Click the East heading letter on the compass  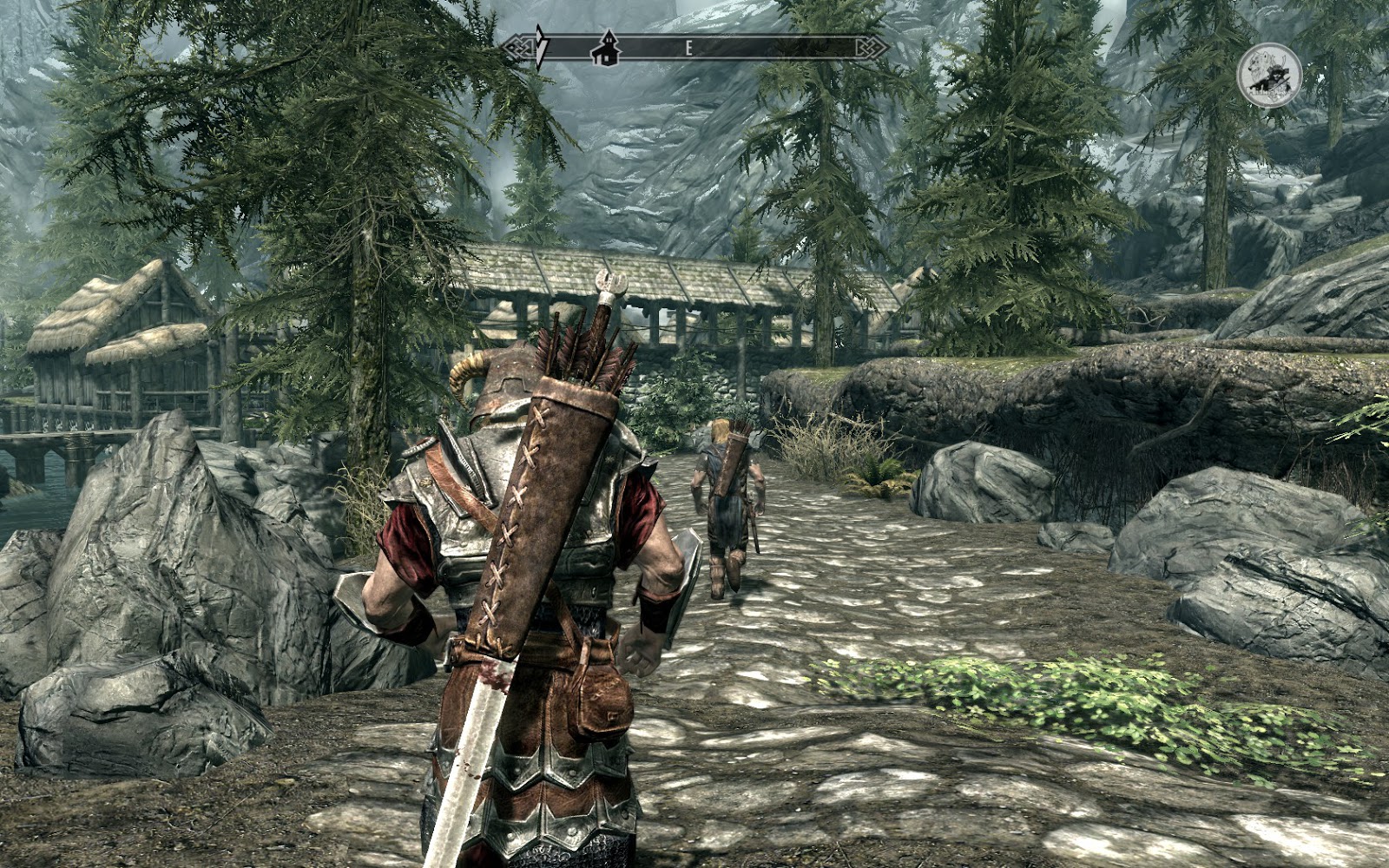(x=688, y=49)
